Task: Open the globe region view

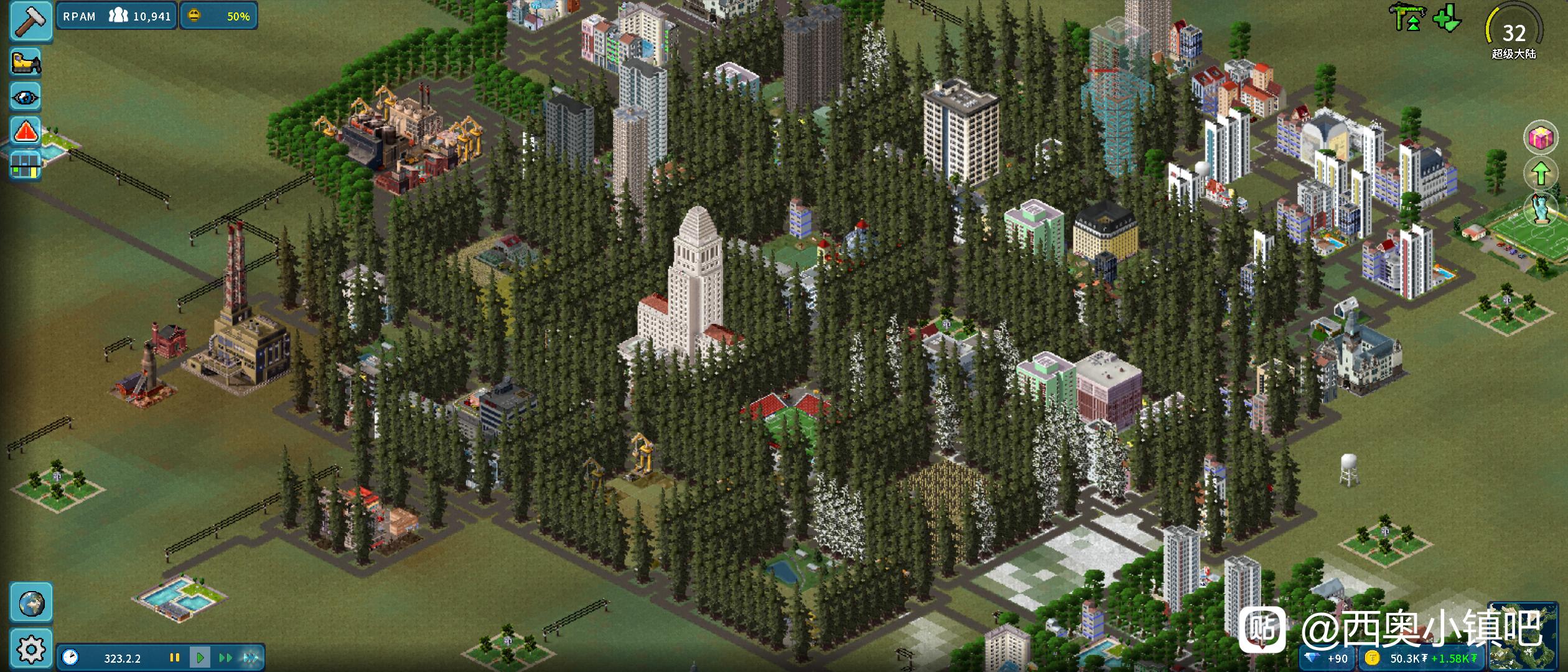Action: click(31, 603)
